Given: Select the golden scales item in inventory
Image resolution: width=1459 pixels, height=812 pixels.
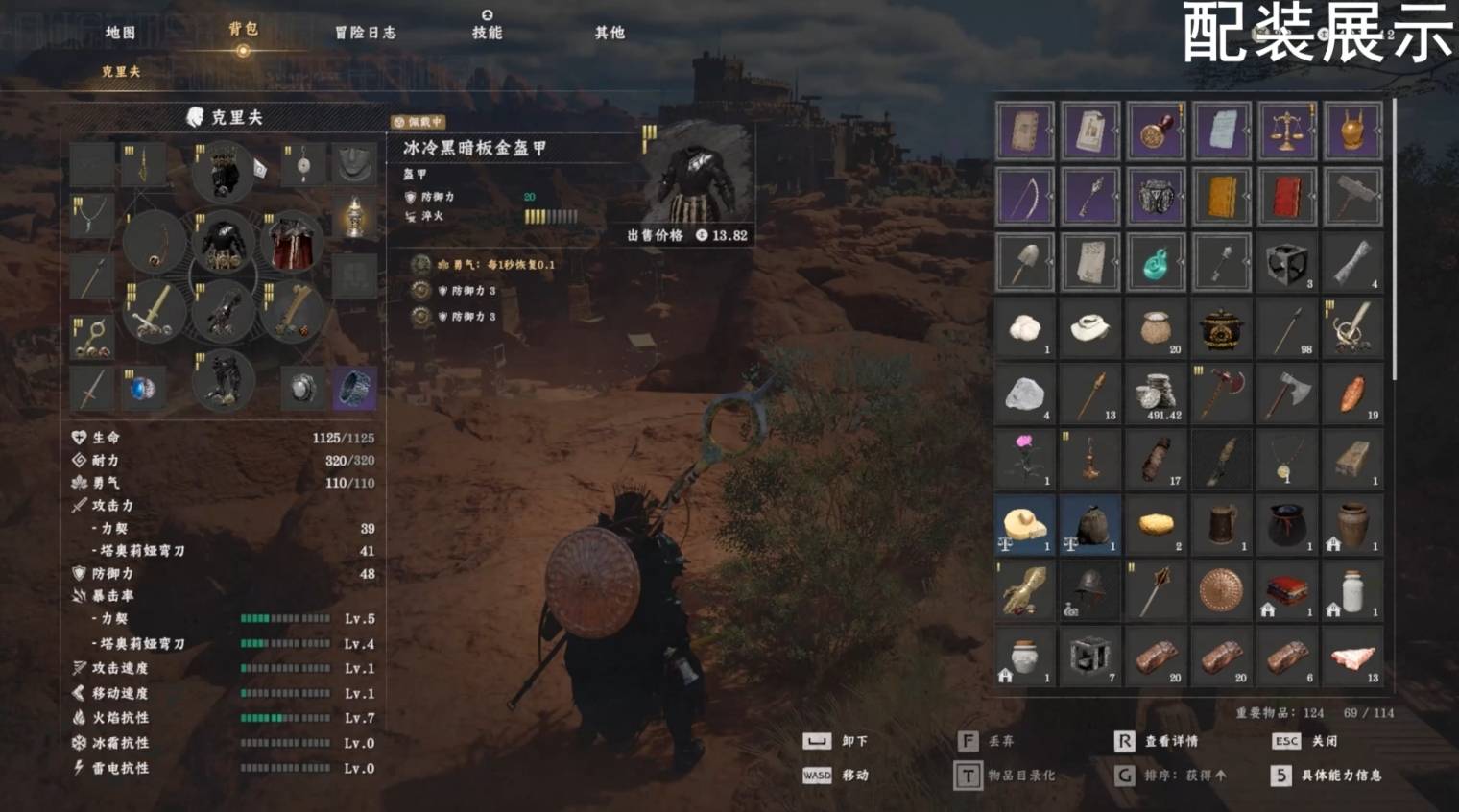Looking at the screenshot, I should (x=1286, y=131).
